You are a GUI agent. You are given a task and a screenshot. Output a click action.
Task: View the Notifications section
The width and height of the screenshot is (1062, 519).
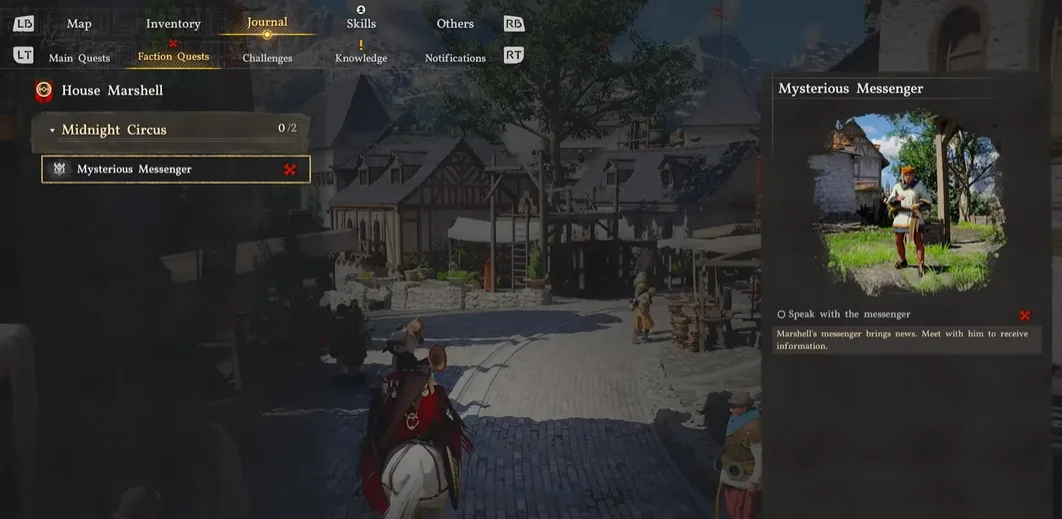click(x=455, y=58)
